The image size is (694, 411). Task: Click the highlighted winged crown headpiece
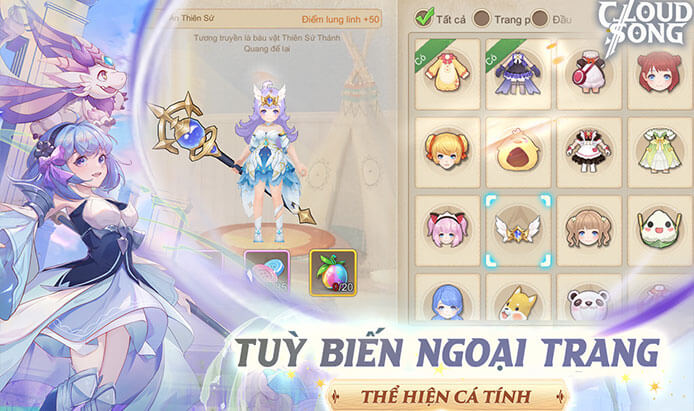click(x=518, y=228)
